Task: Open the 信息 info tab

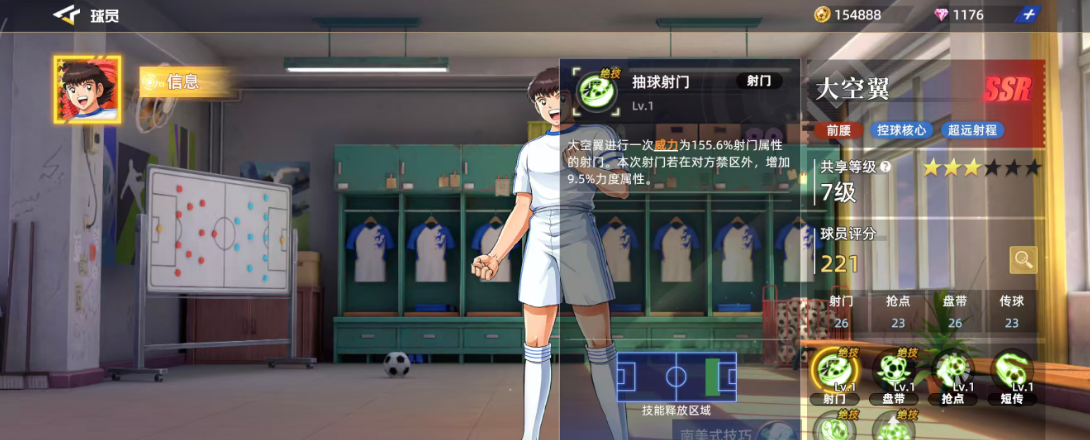Action: point(185,82)
